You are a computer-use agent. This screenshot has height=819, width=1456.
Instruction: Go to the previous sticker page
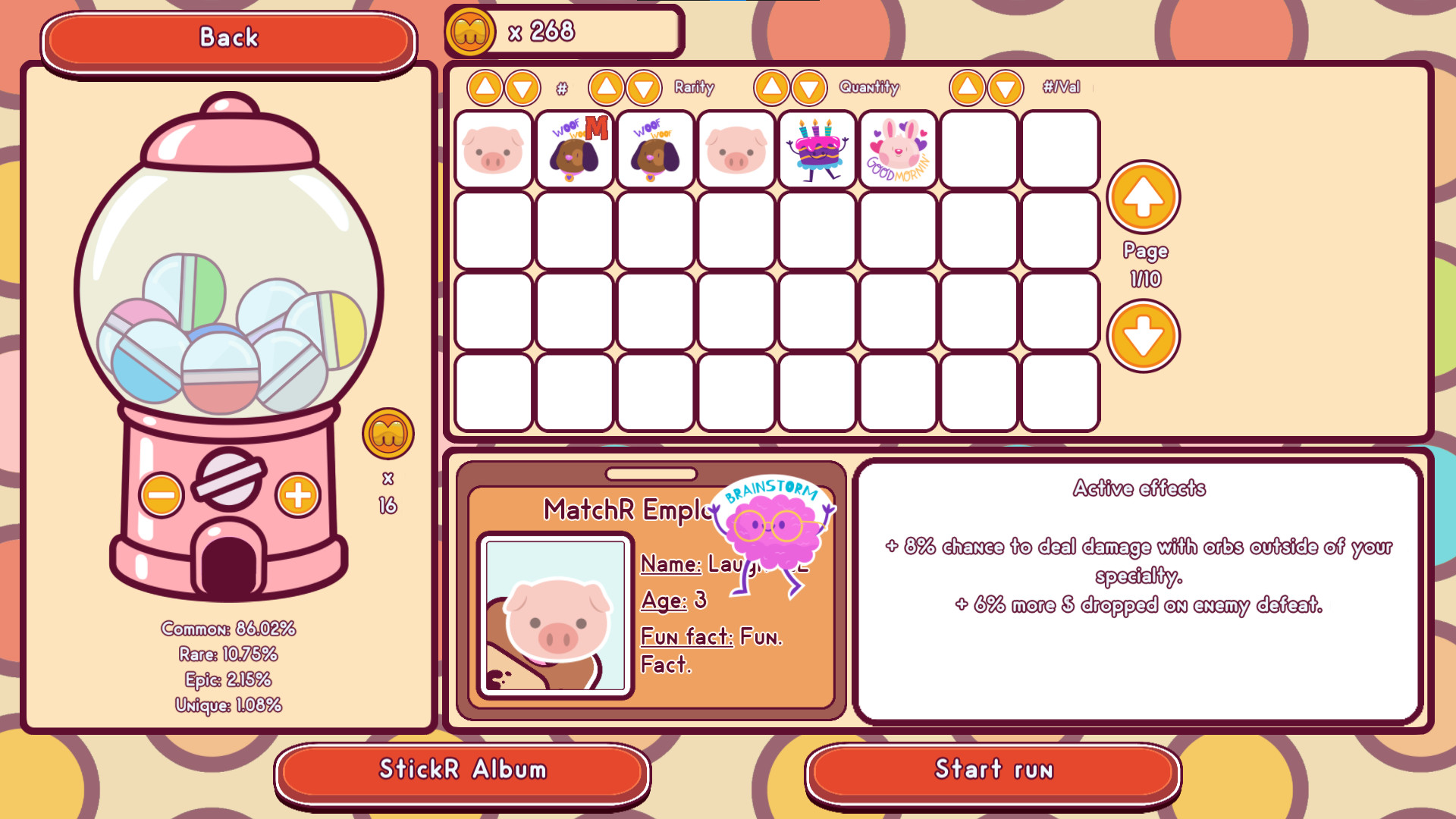pyautogui.click(x=1144, y=197)
